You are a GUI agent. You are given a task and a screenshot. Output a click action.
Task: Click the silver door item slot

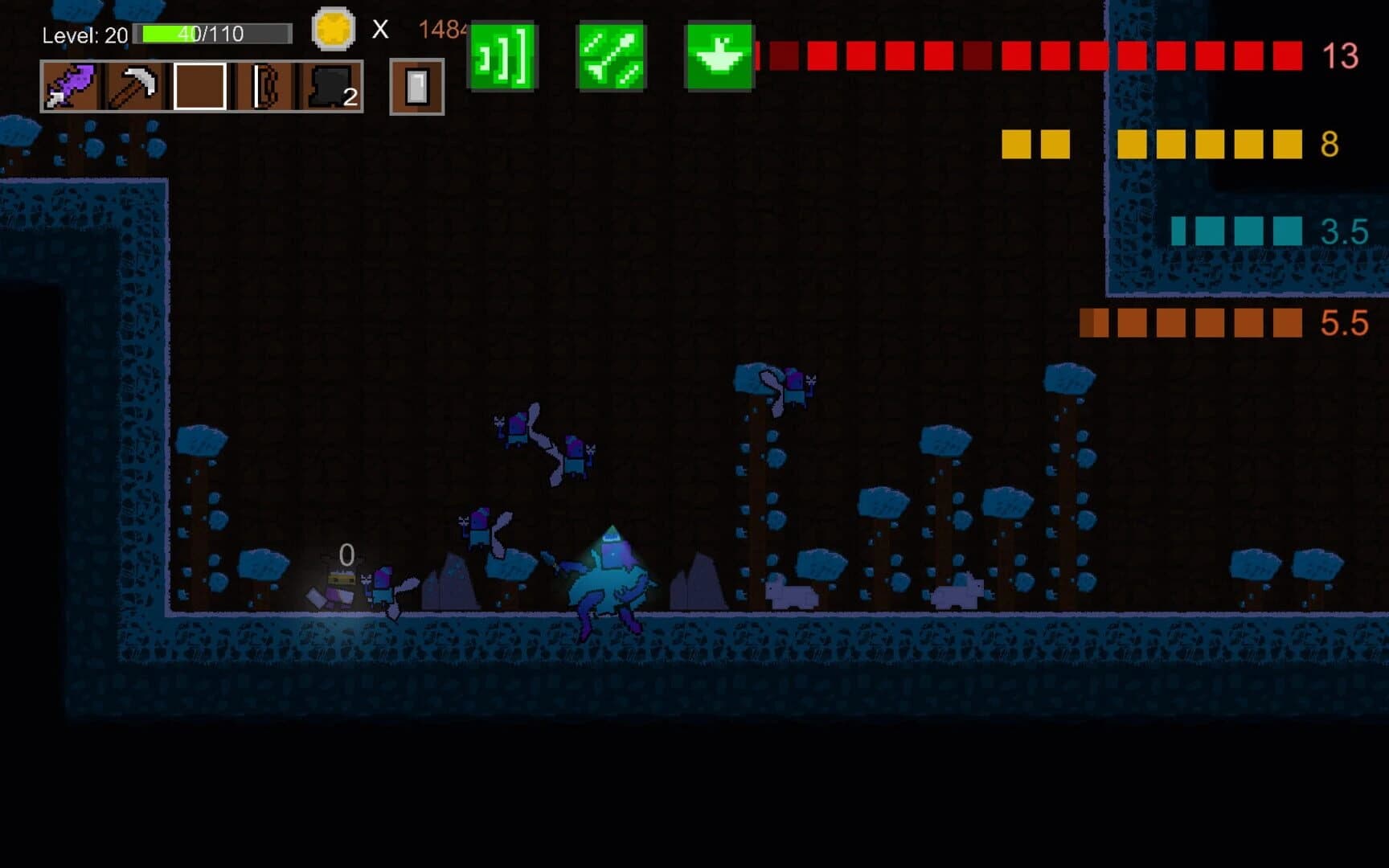coord(416,88)
